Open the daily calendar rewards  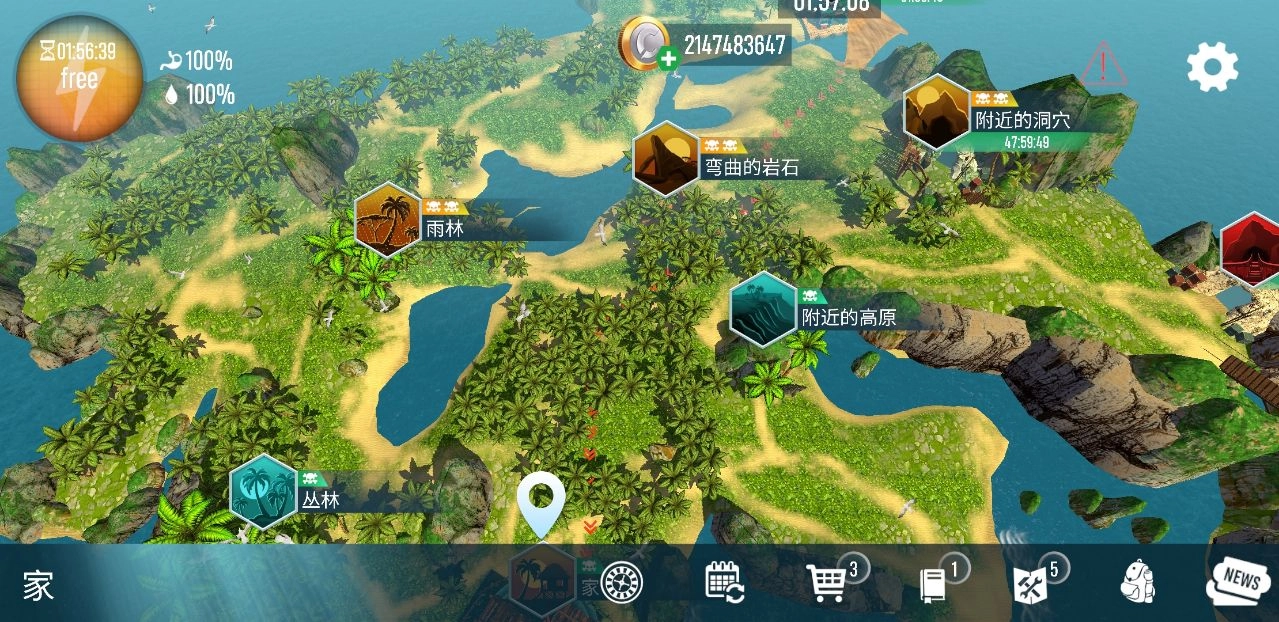[724, 581]
